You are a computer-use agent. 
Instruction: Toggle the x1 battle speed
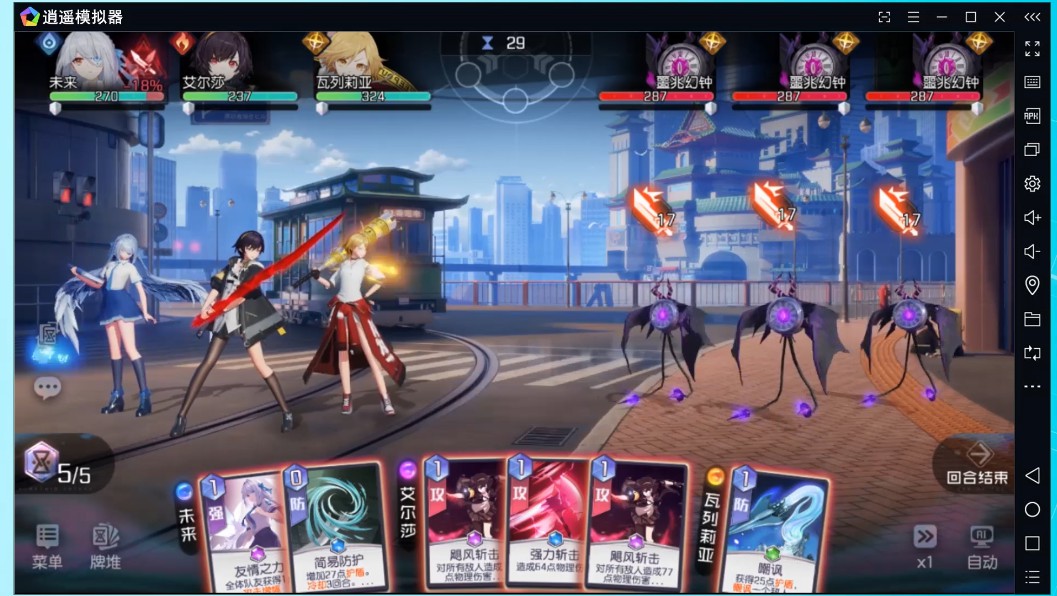pyautogui.click(x=925, y=546)
